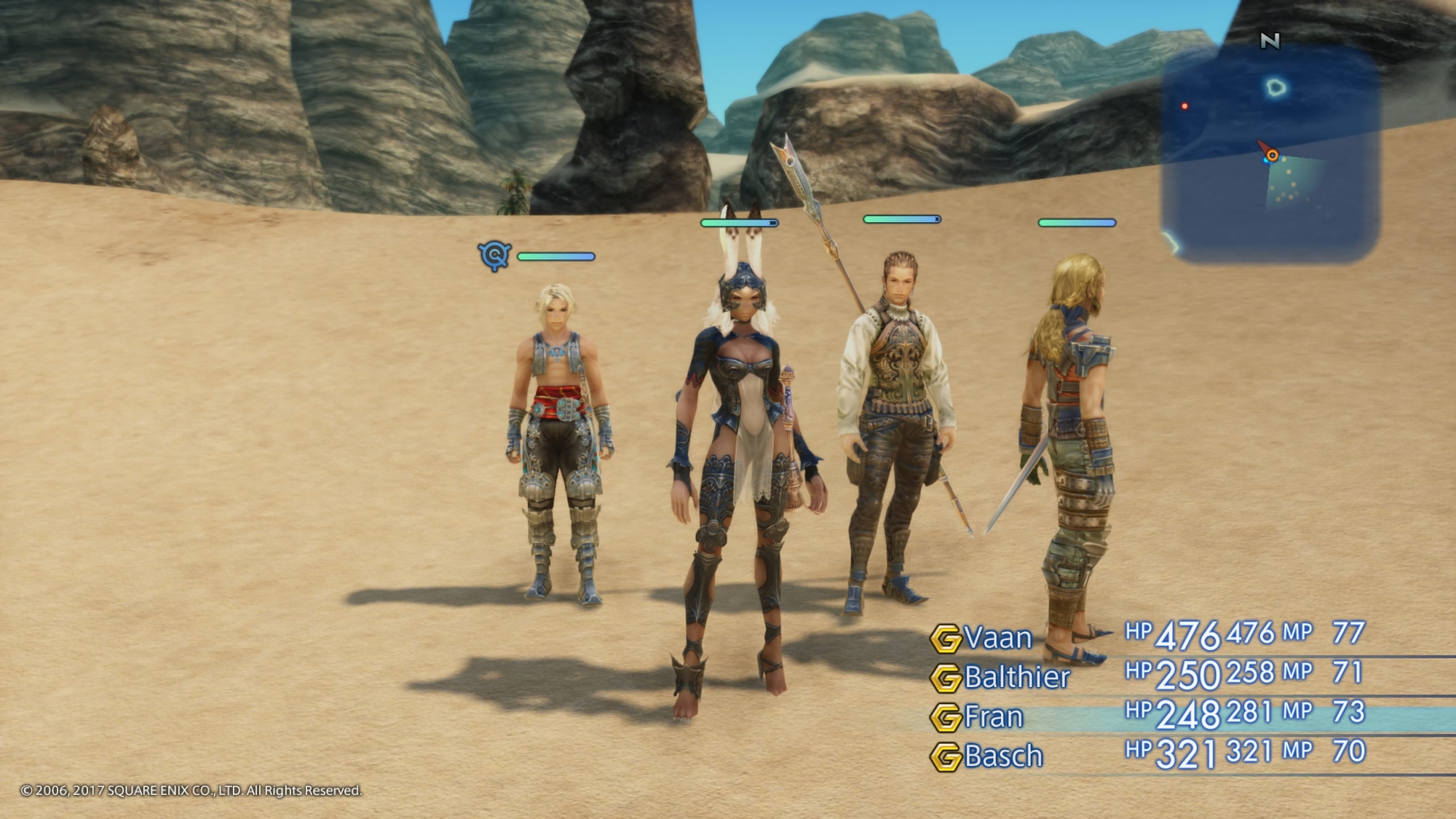Pick Basch from the party list
Image resolution: width=1456 pixels, height=819 pixels.
pyautogui.click(x=1003, y=756)
